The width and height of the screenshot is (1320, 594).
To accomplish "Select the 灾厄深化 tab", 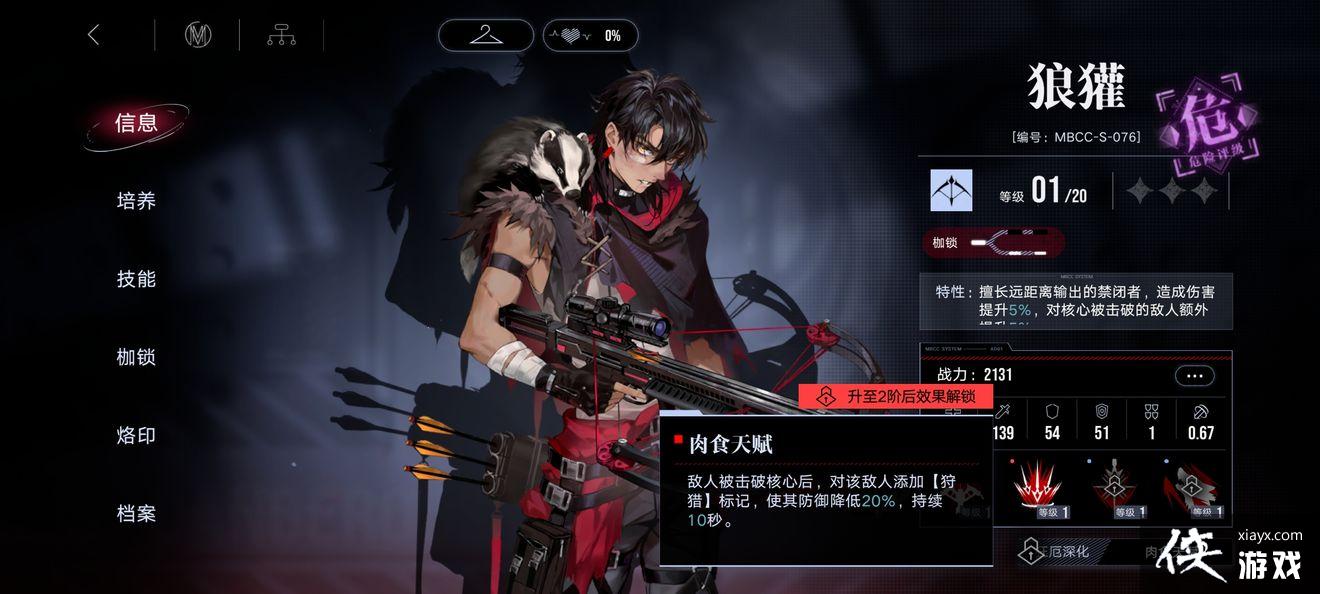I will (x=1062, y=551).
